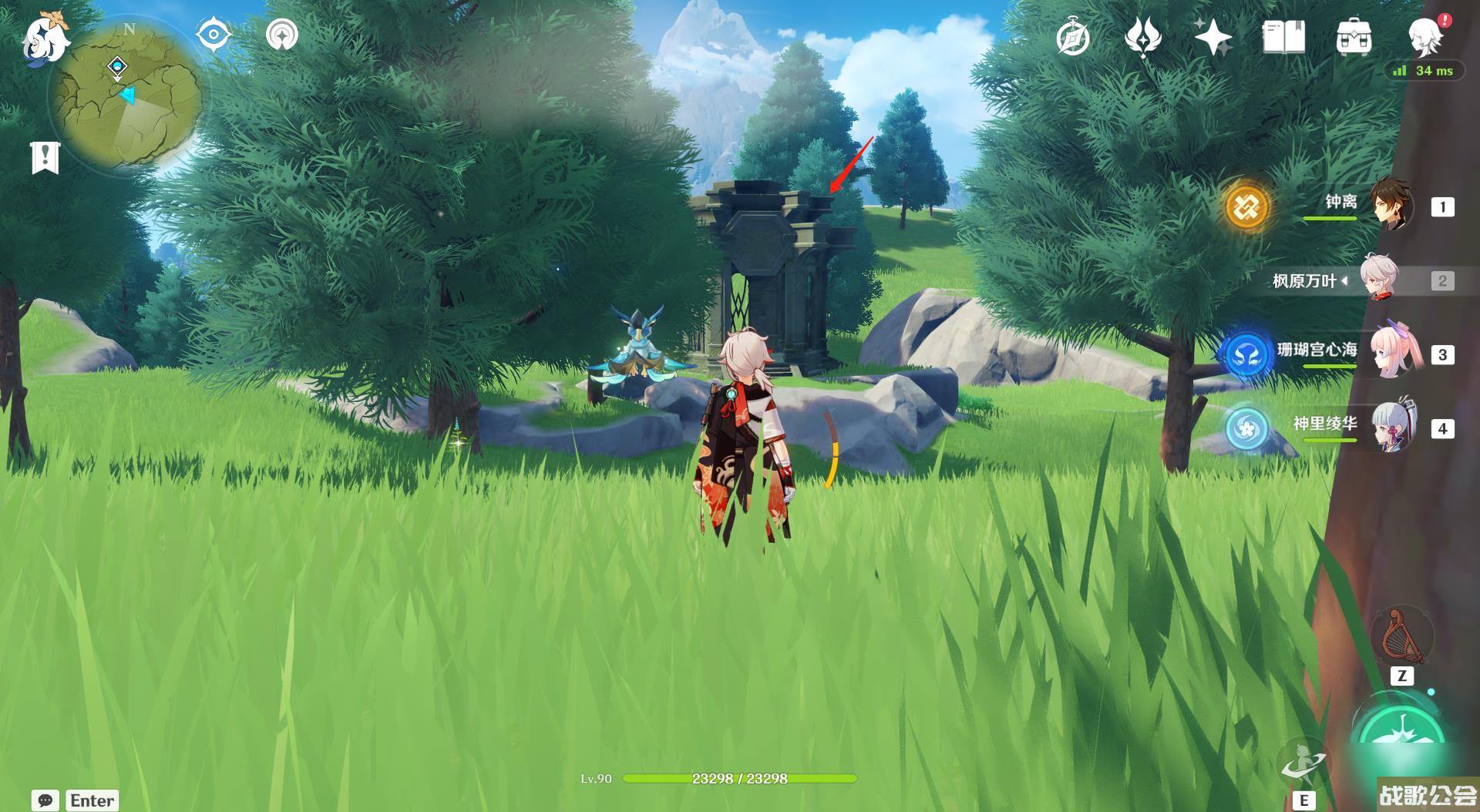Open the quest banner with exclamation mark
Viewport: 1480px width, 812px height.
coord(45,157)
